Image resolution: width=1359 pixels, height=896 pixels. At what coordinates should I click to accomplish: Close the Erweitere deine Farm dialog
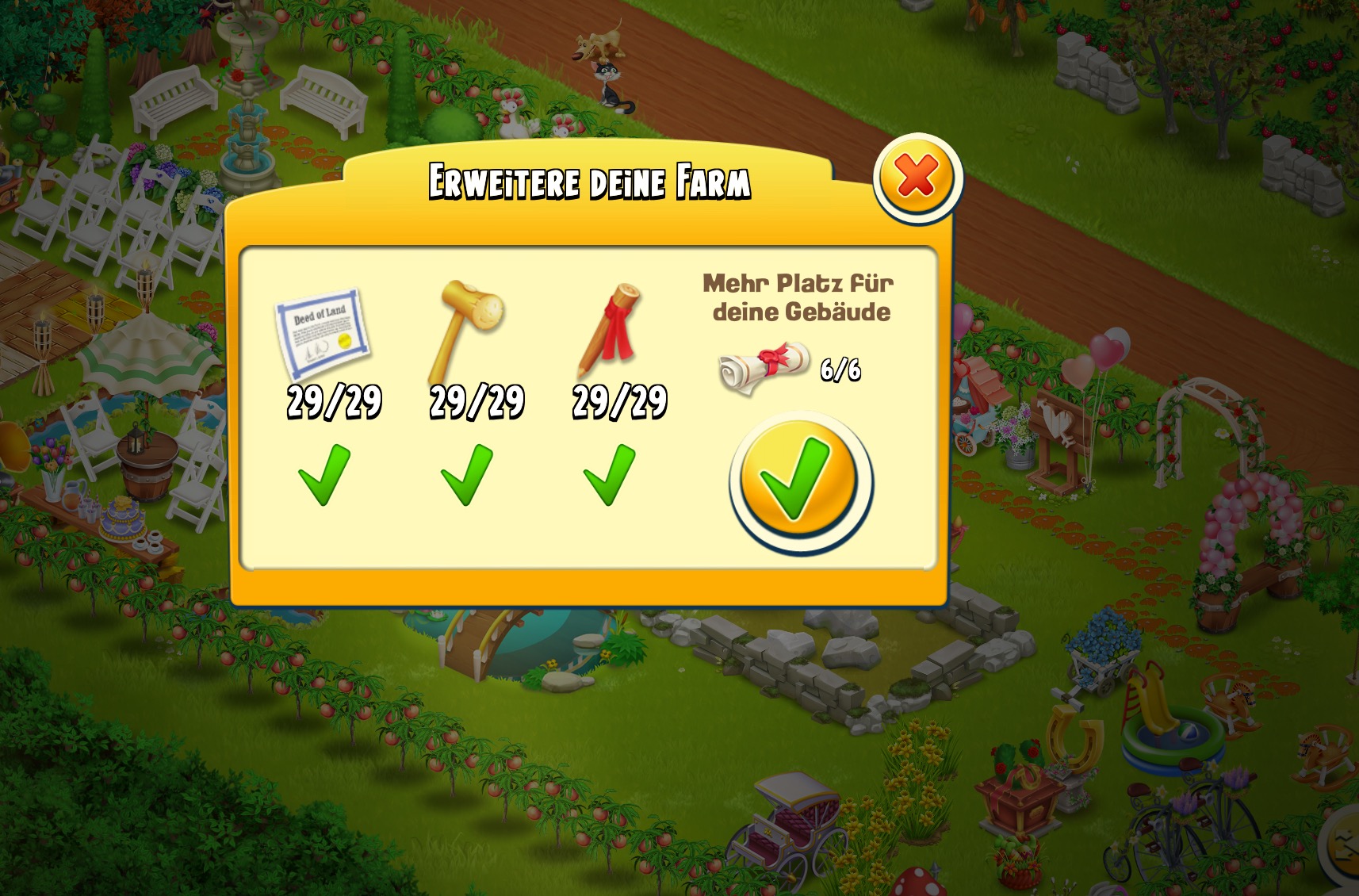pyautogui.click(x=917, y=177)
